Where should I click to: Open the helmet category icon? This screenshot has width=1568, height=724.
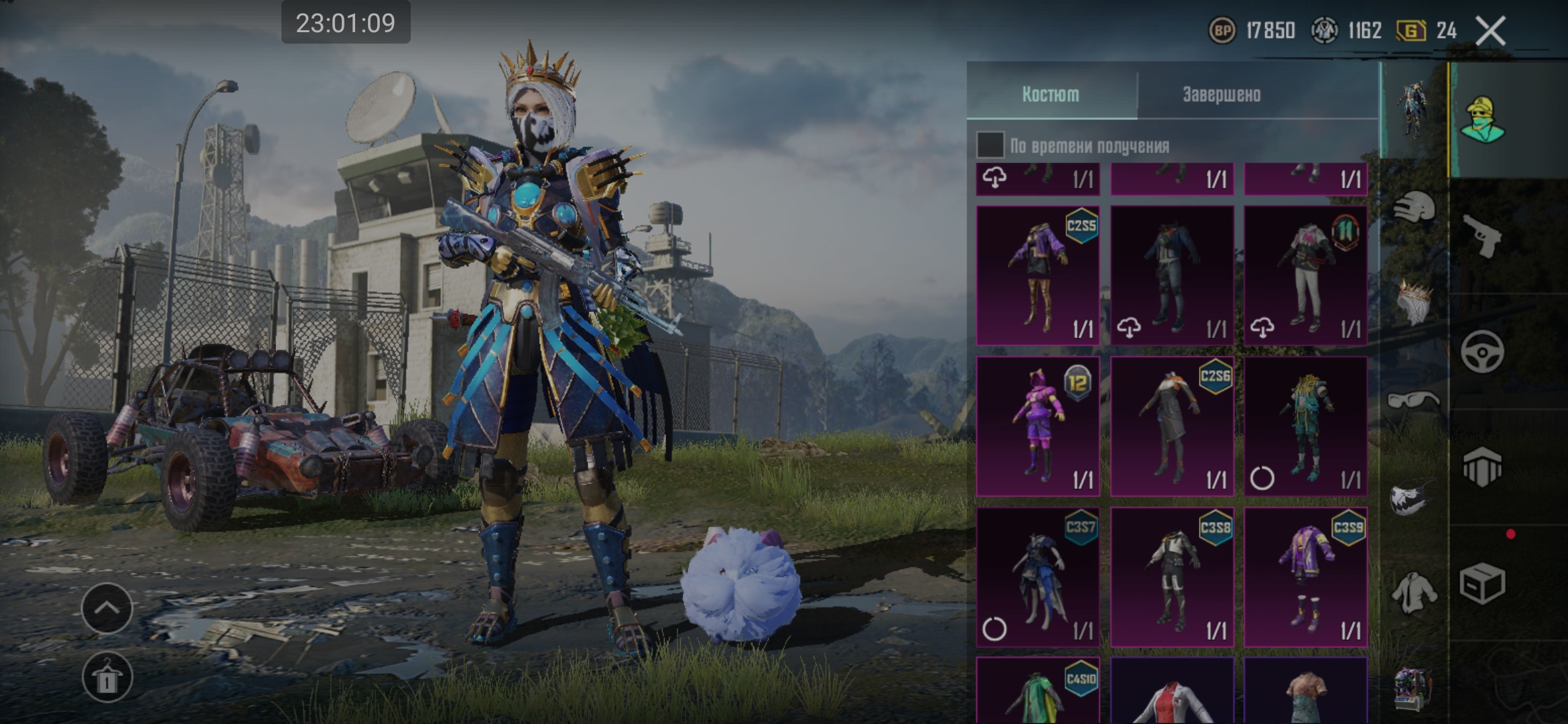(1414, 208)
